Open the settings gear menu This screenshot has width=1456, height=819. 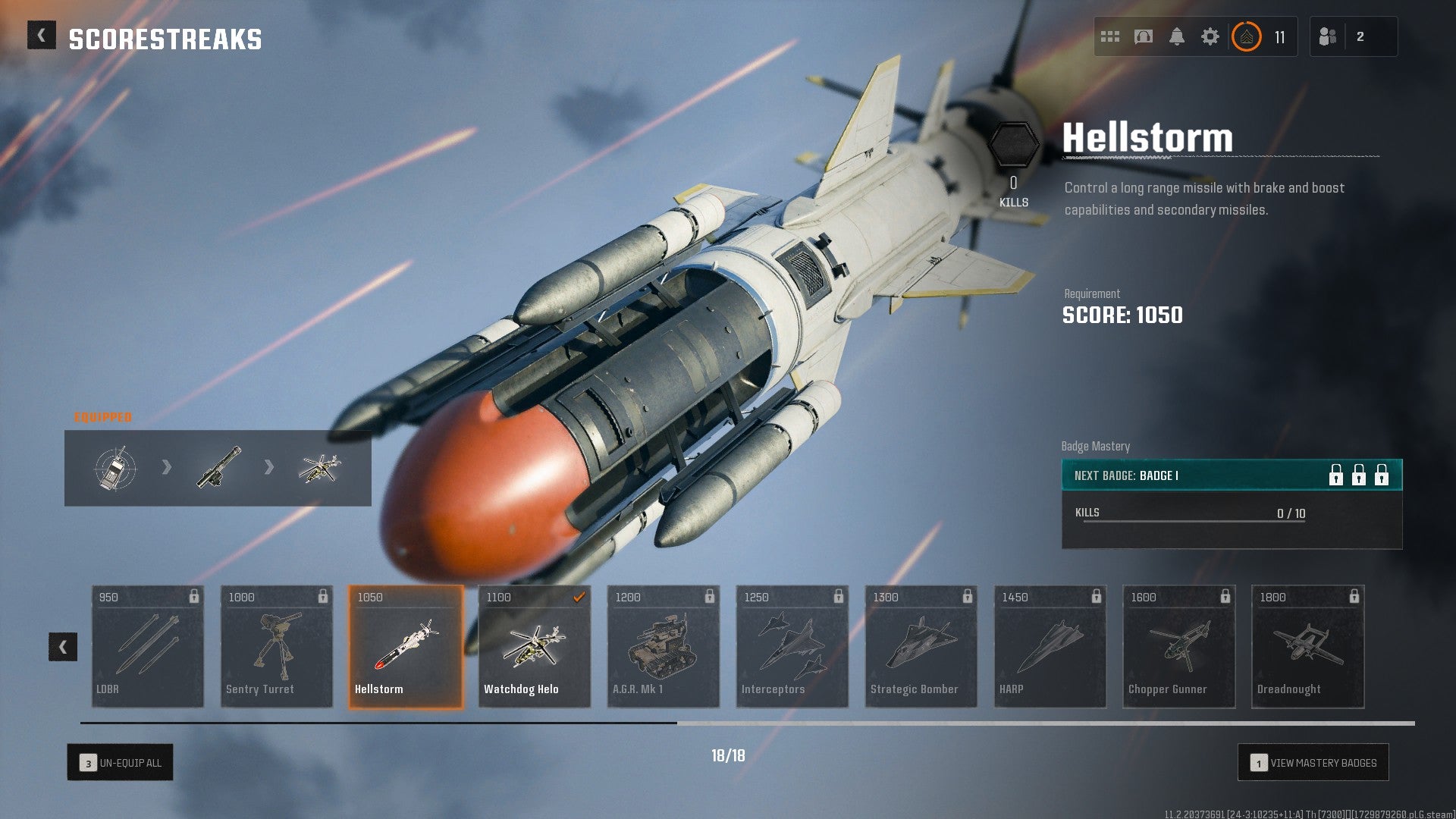(1212, 36)
